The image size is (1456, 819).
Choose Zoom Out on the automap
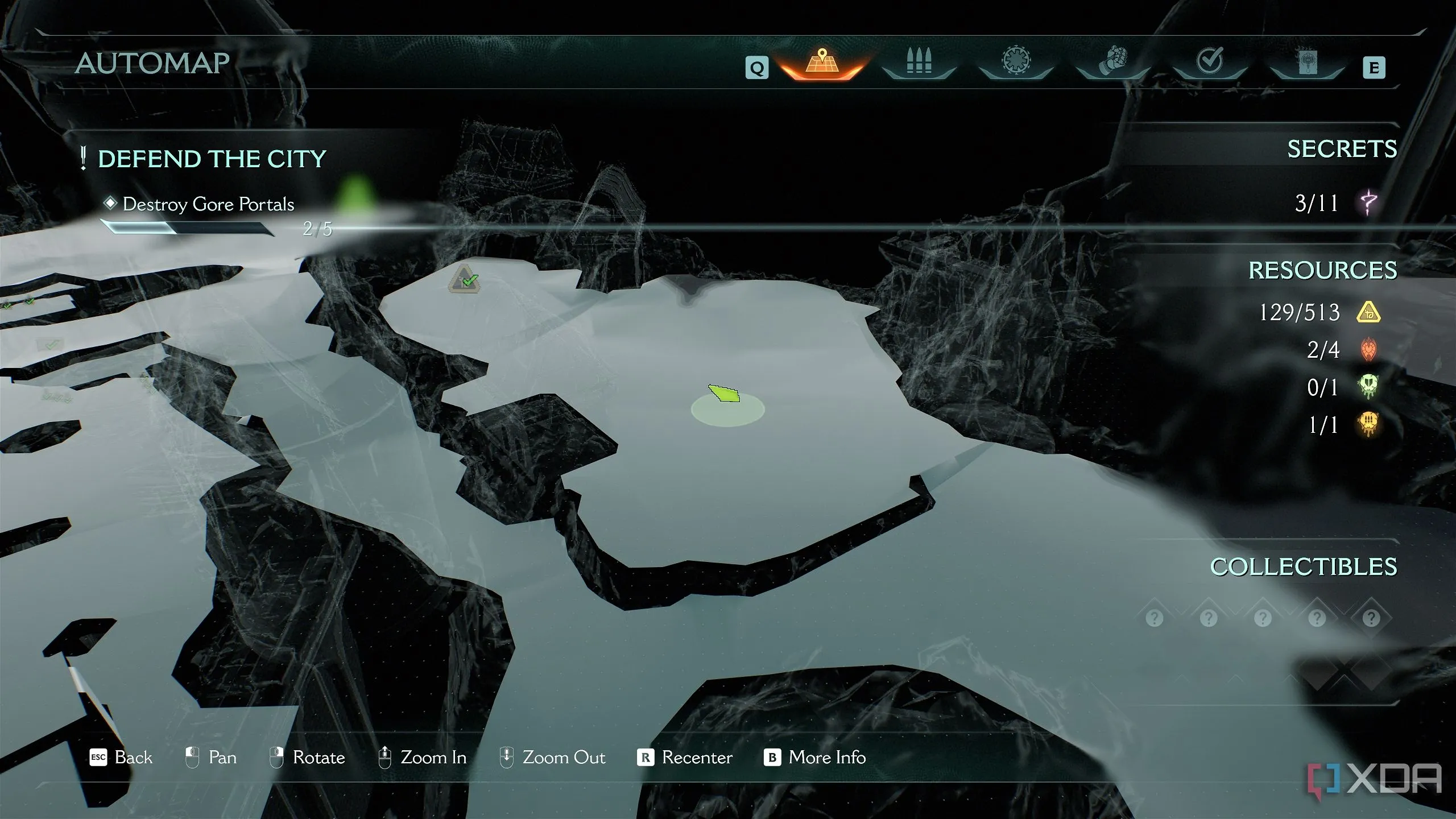point(552,758)
